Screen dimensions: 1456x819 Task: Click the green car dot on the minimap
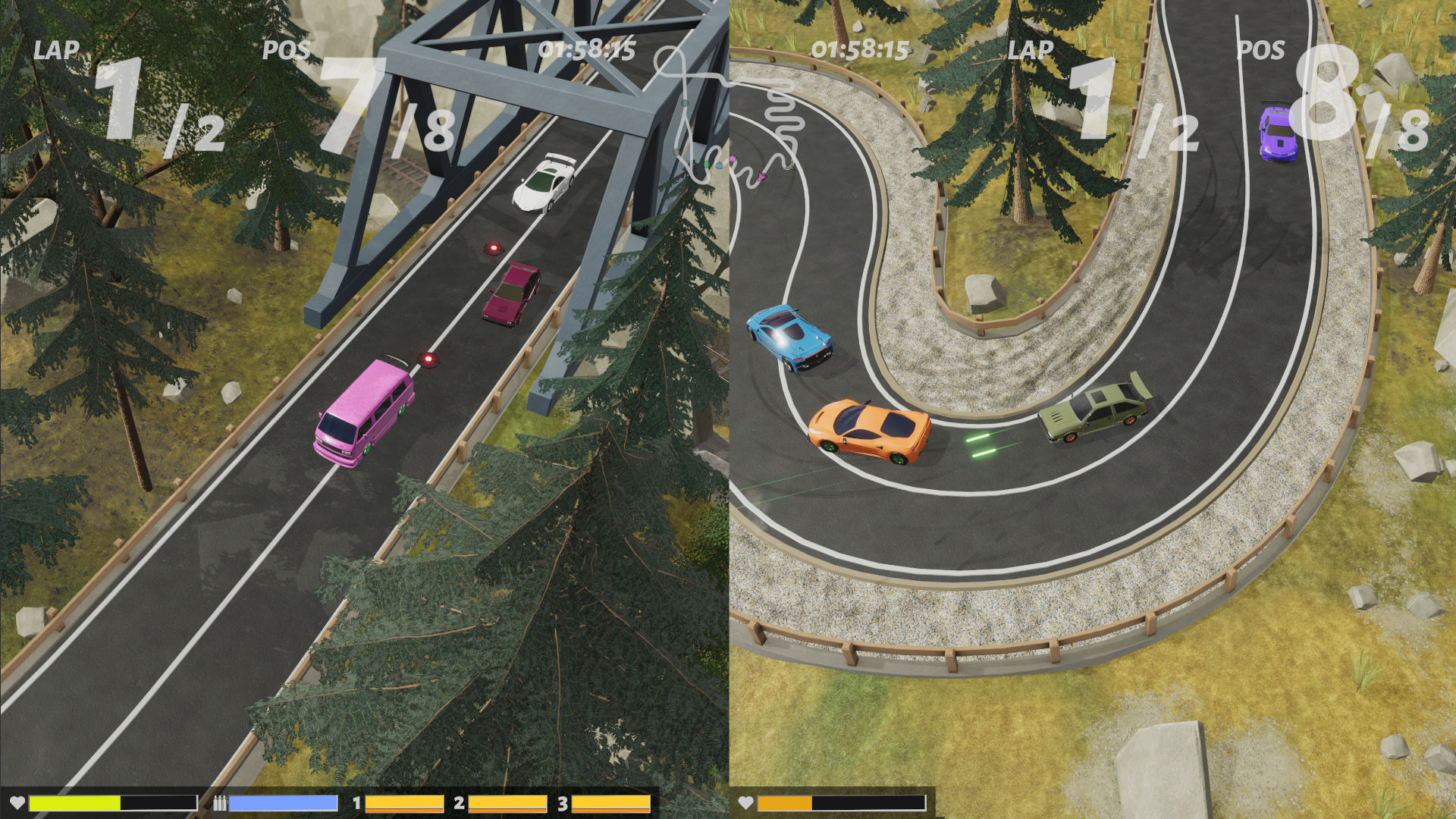[706, 164]
